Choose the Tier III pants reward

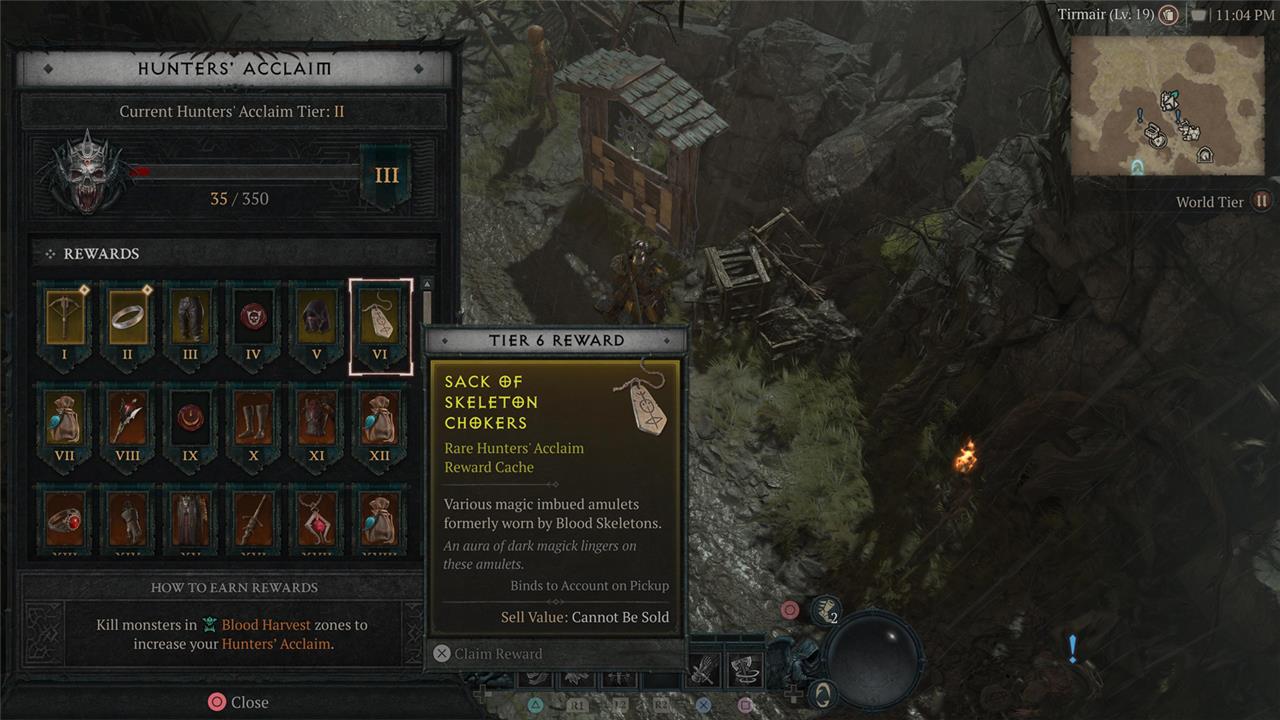click(x=191, y=318)
